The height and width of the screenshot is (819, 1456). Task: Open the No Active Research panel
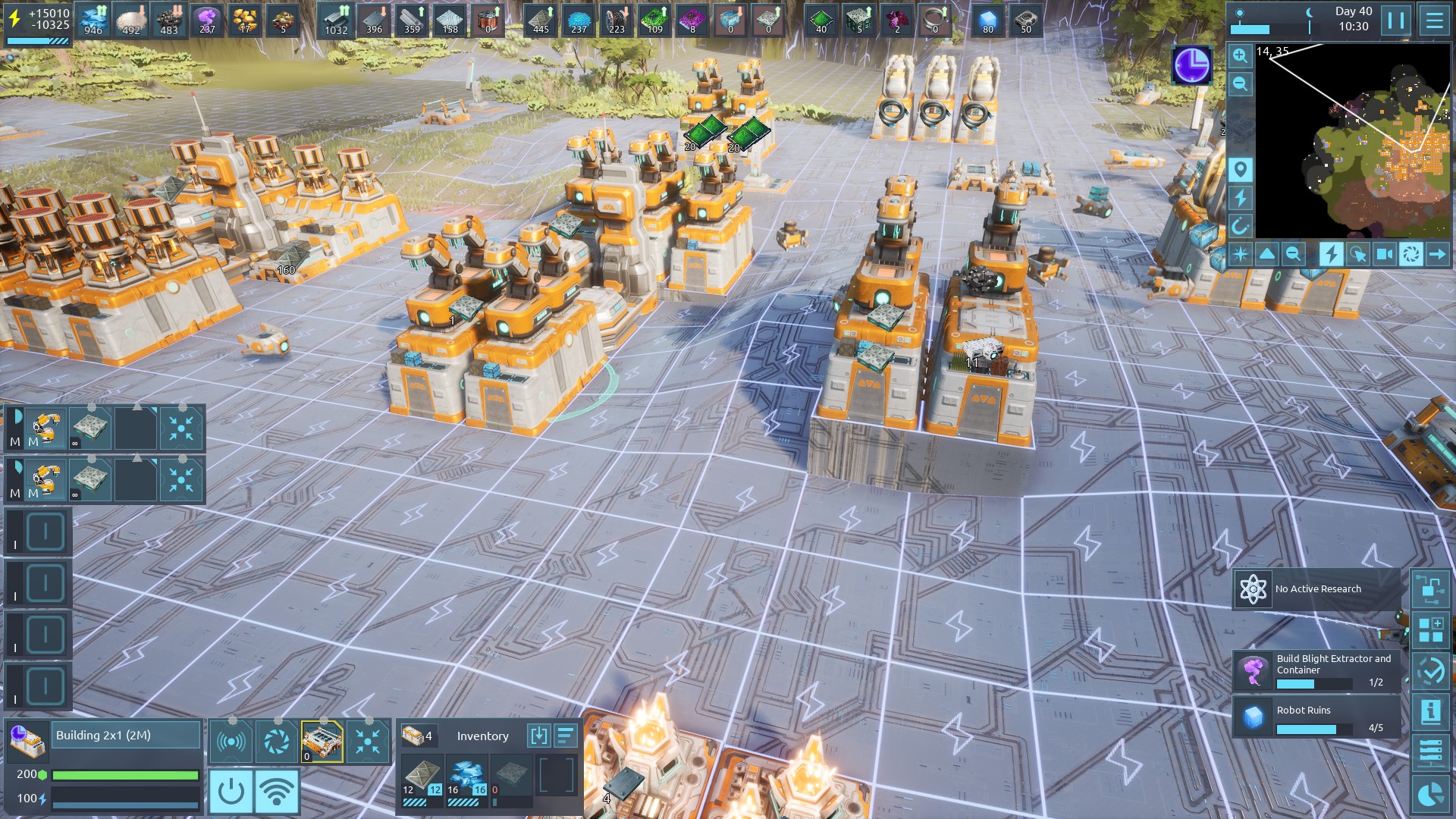[1317, 589]
